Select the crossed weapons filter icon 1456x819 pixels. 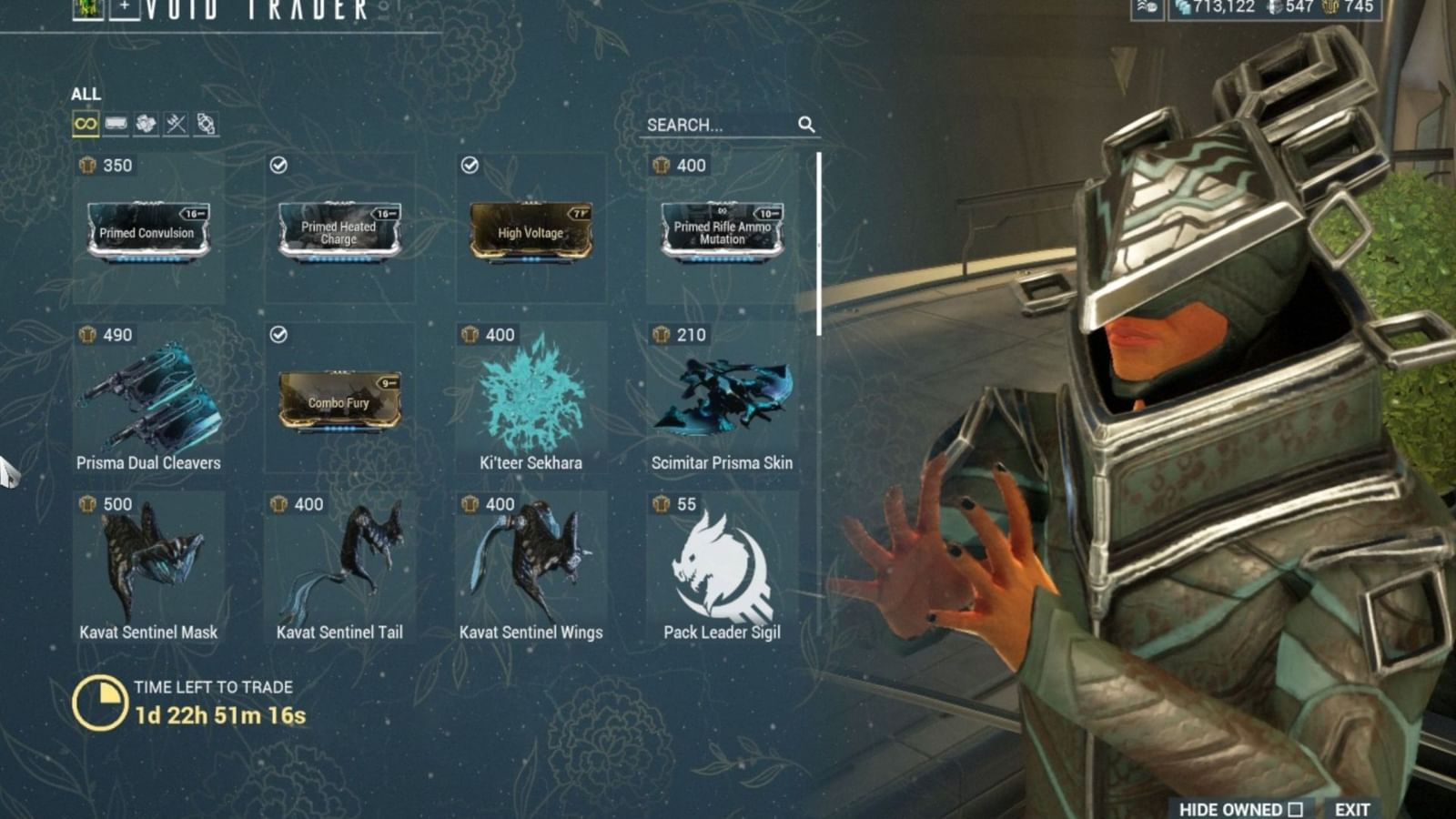[175, 123]
